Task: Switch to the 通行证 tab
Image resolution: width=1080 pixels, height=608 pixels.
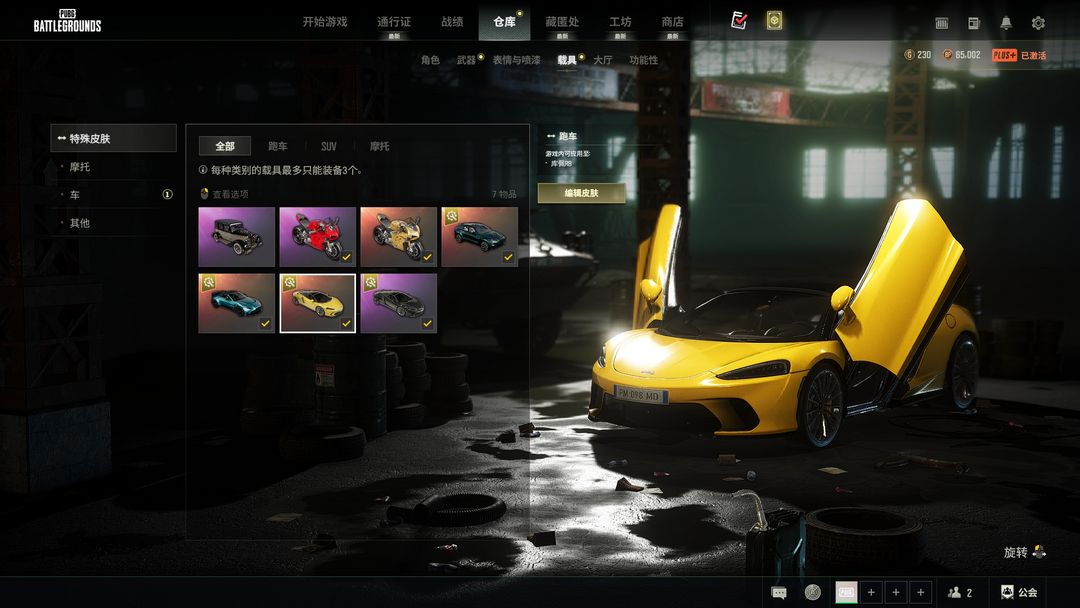Action: pyautogui.click(x=394, y=22)
